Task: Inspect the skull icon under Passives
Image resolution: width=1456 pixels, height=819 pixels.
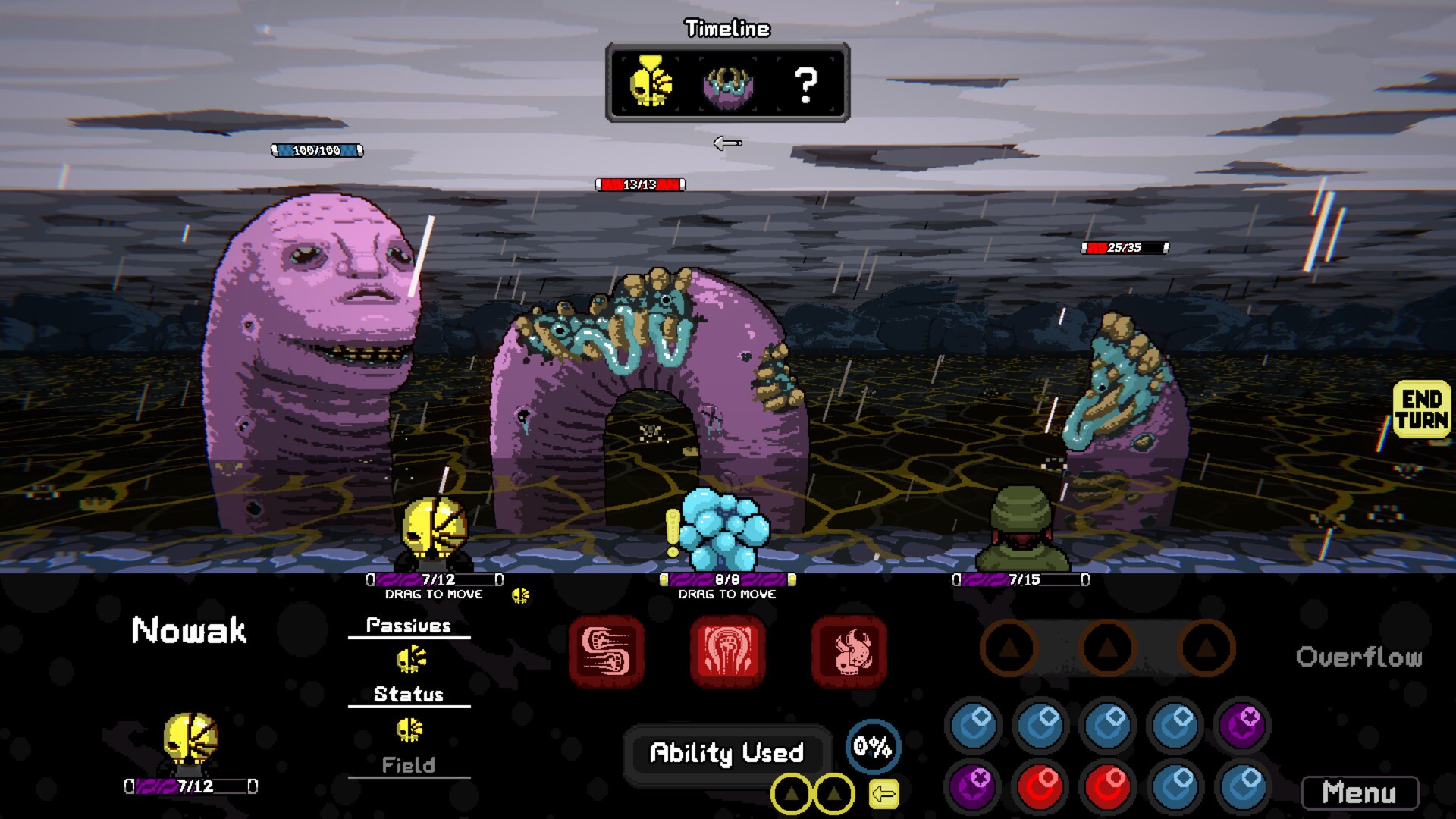Action: point(409,658)
